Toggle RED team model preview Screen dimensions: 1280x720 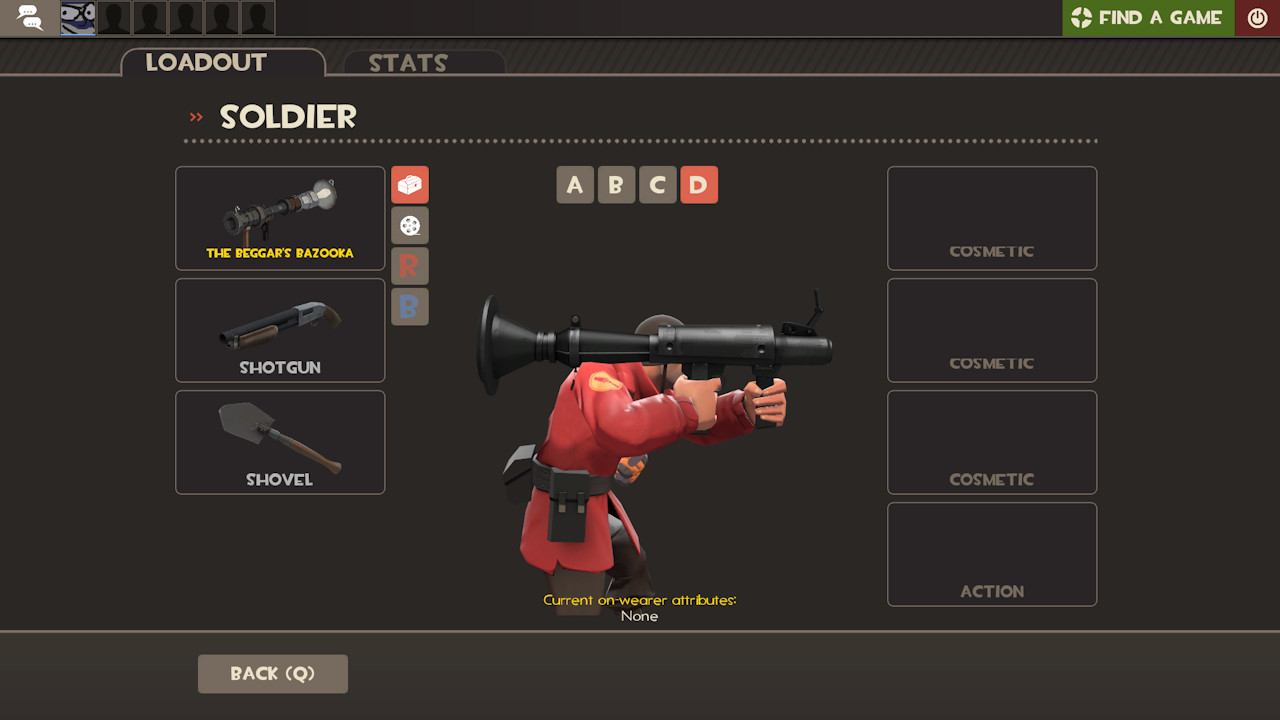pyautogui.click(x=410, y=266)
